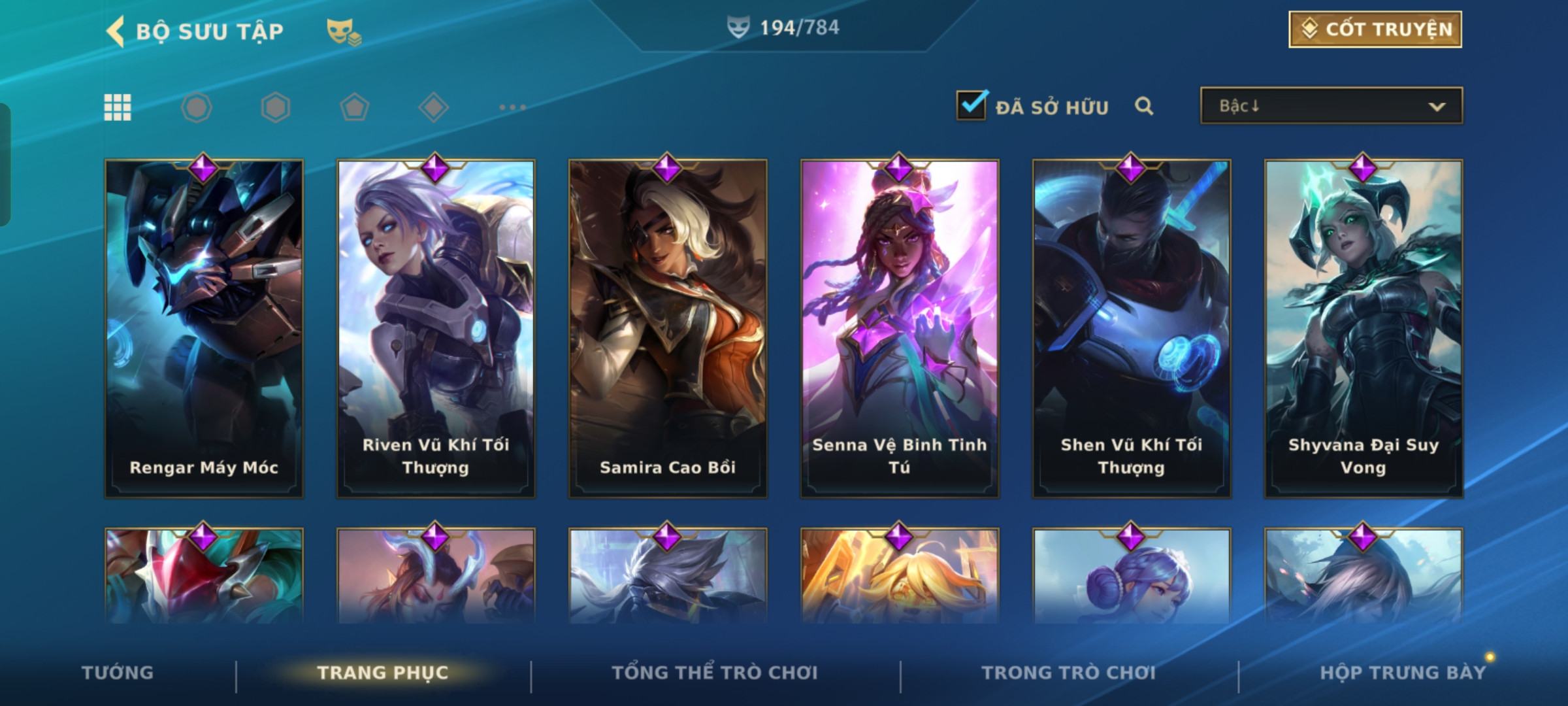1568x706 pixels.
Task: Show more filters via three dots
Action: (512, 107)
